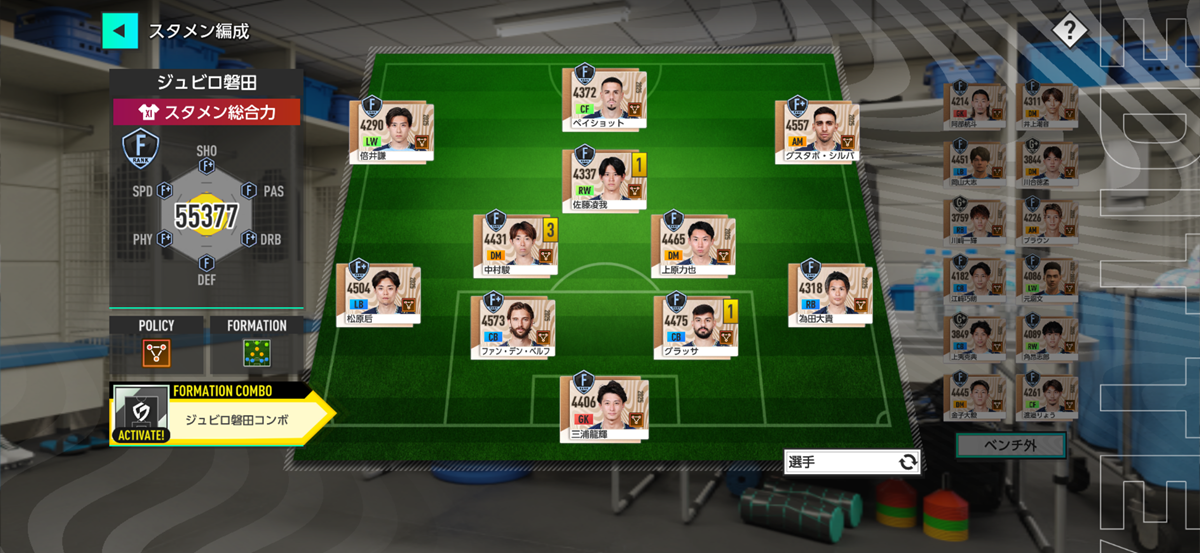Select goalkeeper 三浦龍輝's card
1200x553 pixels.
click(x=603, y=409)
